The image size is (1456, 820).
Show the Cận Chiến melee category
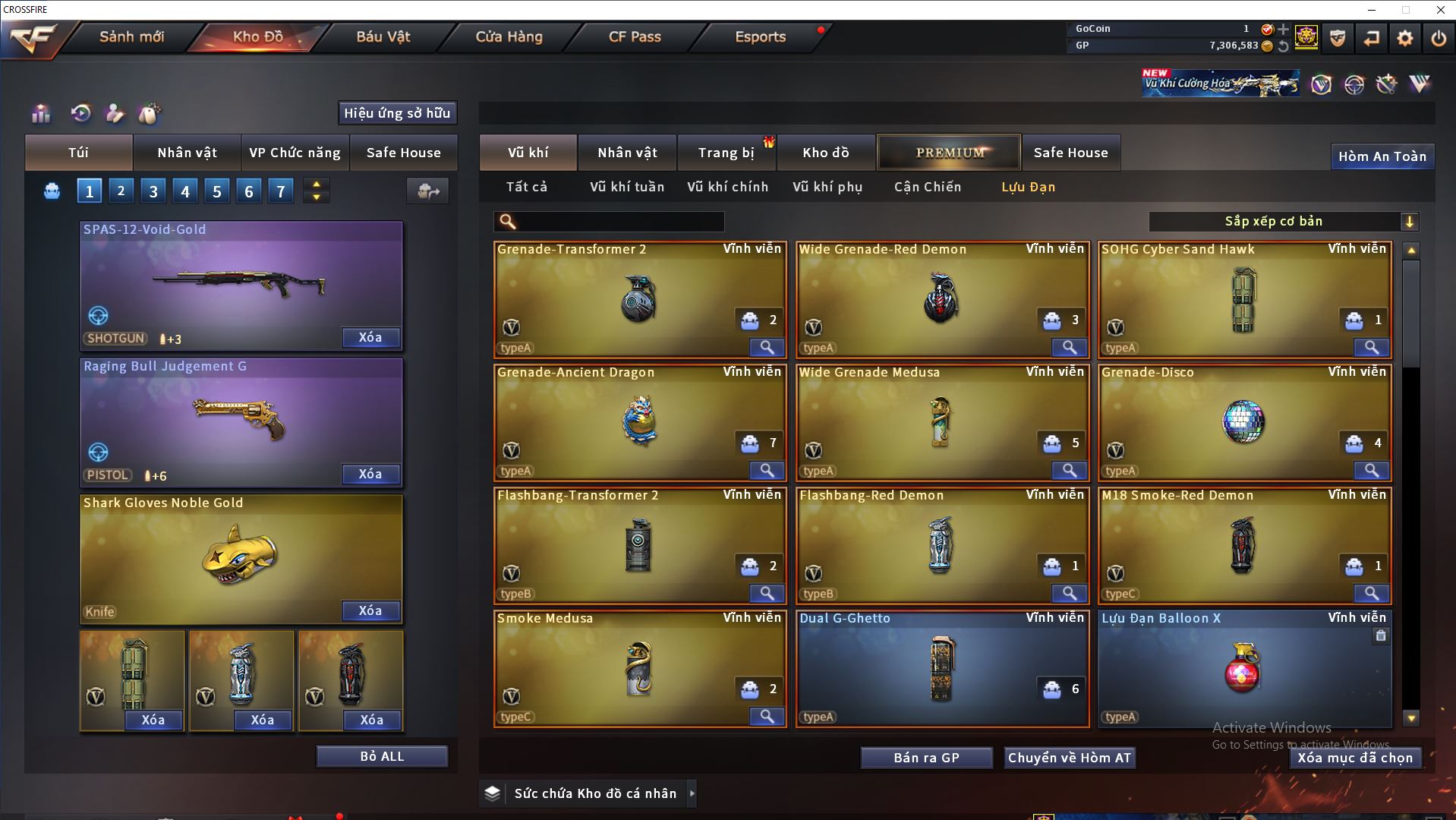coord(927,187)
